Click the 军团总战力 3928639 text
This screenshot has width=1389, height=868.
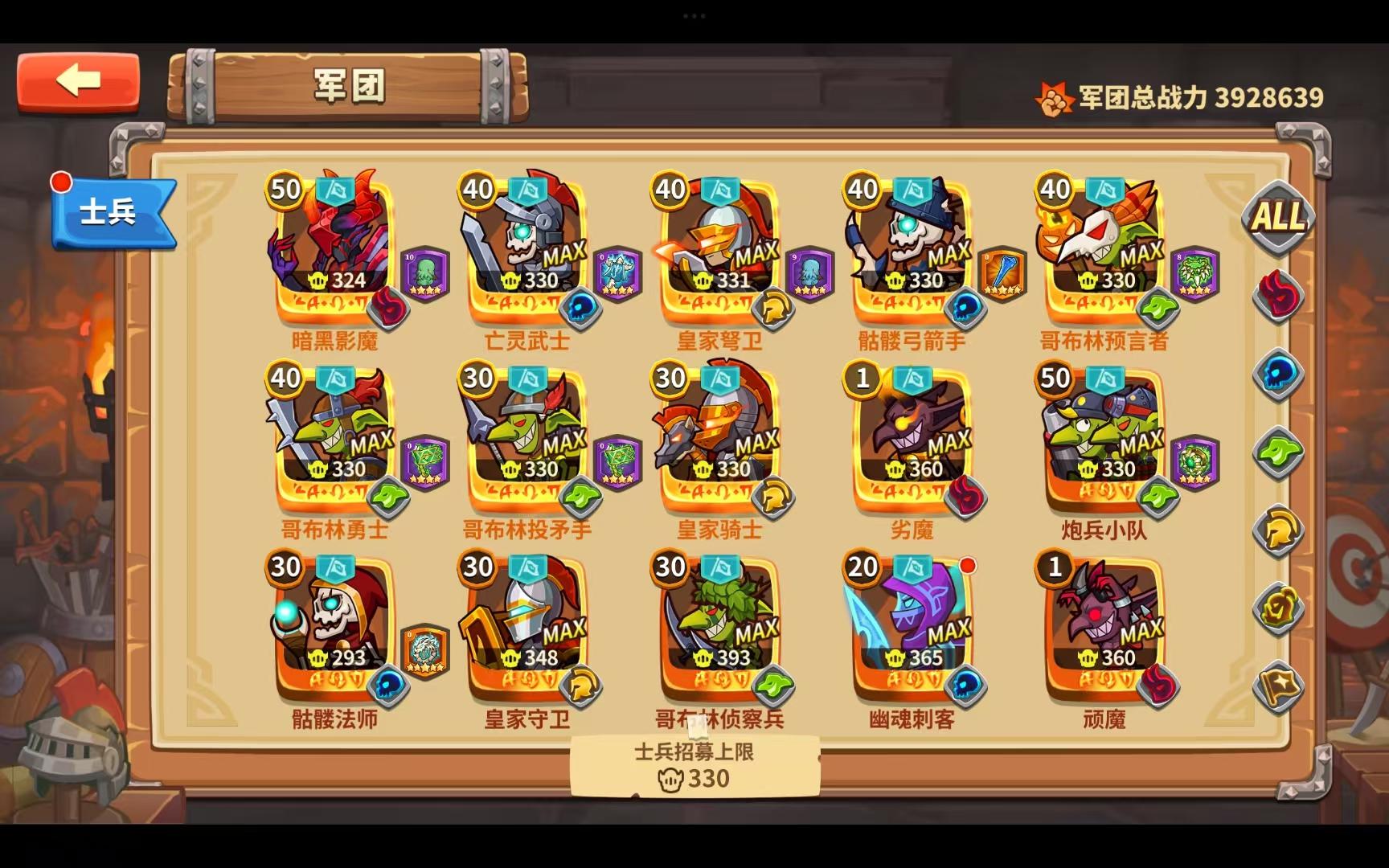[x=1198, y=95]
